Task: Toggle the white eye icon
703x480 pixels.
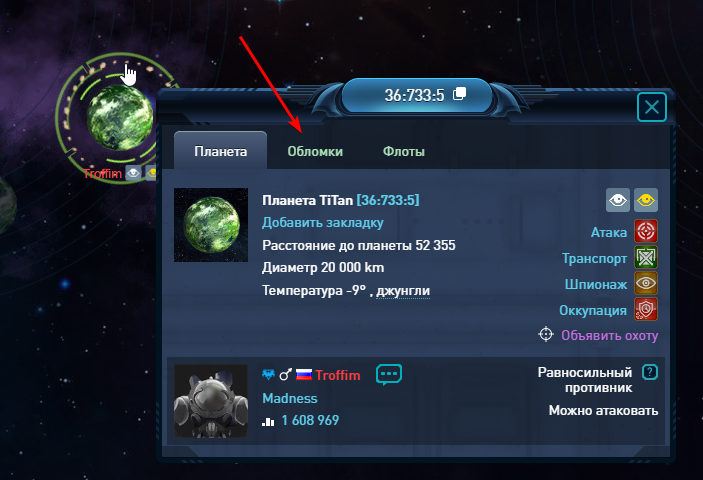Action: click(x=618, y=201)
